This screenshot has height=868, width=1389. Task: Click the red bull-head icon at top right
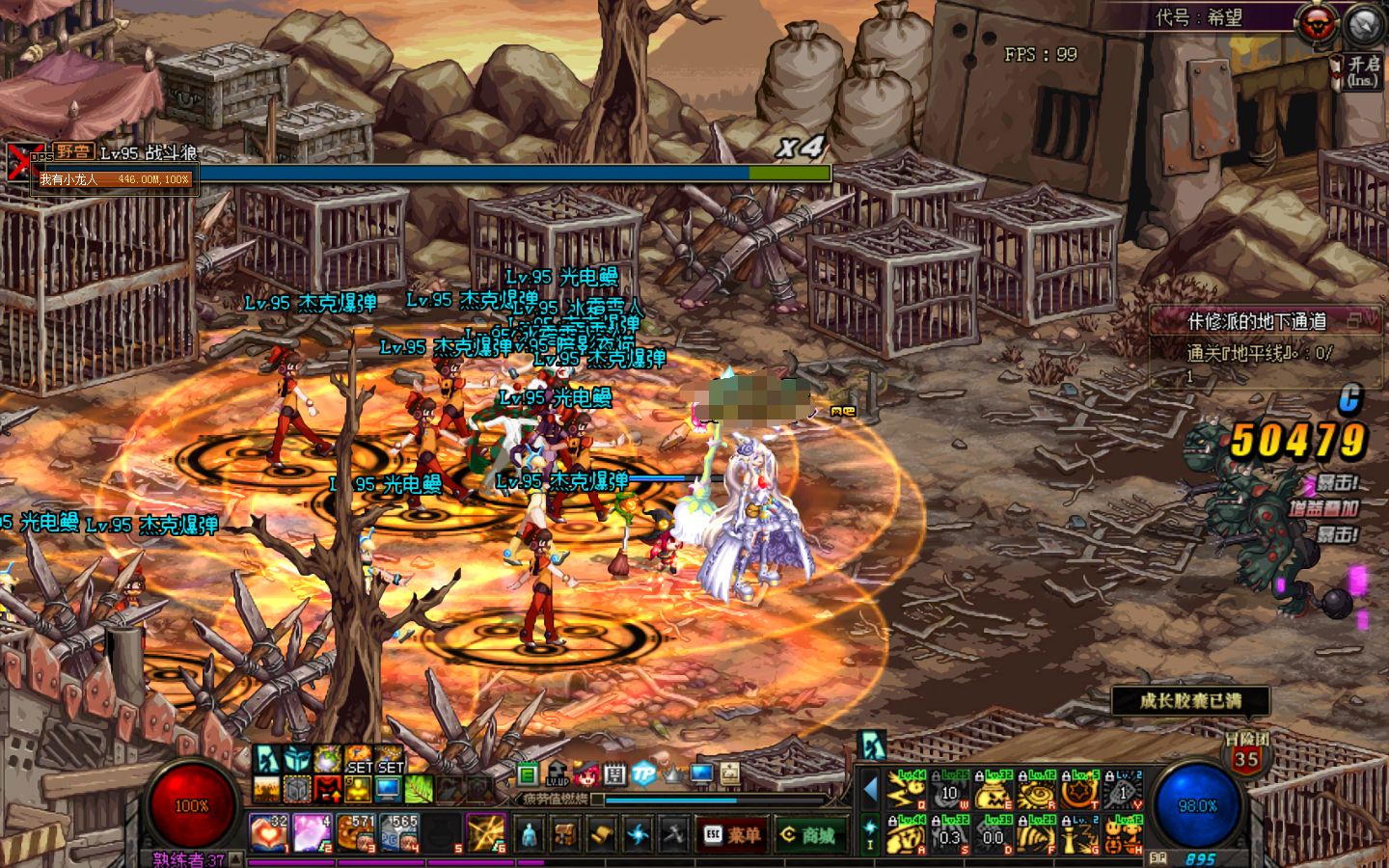pos(1317,24)
